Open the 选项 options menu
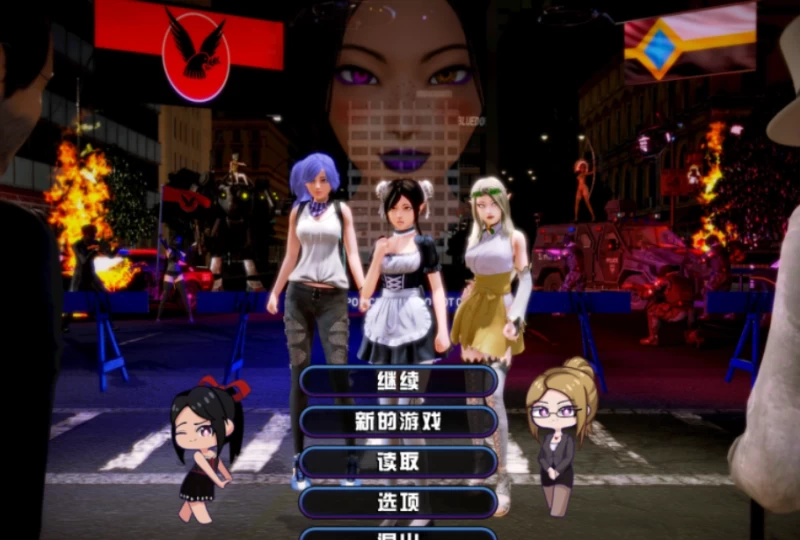 pyautogui.click(x=398, y=502)
